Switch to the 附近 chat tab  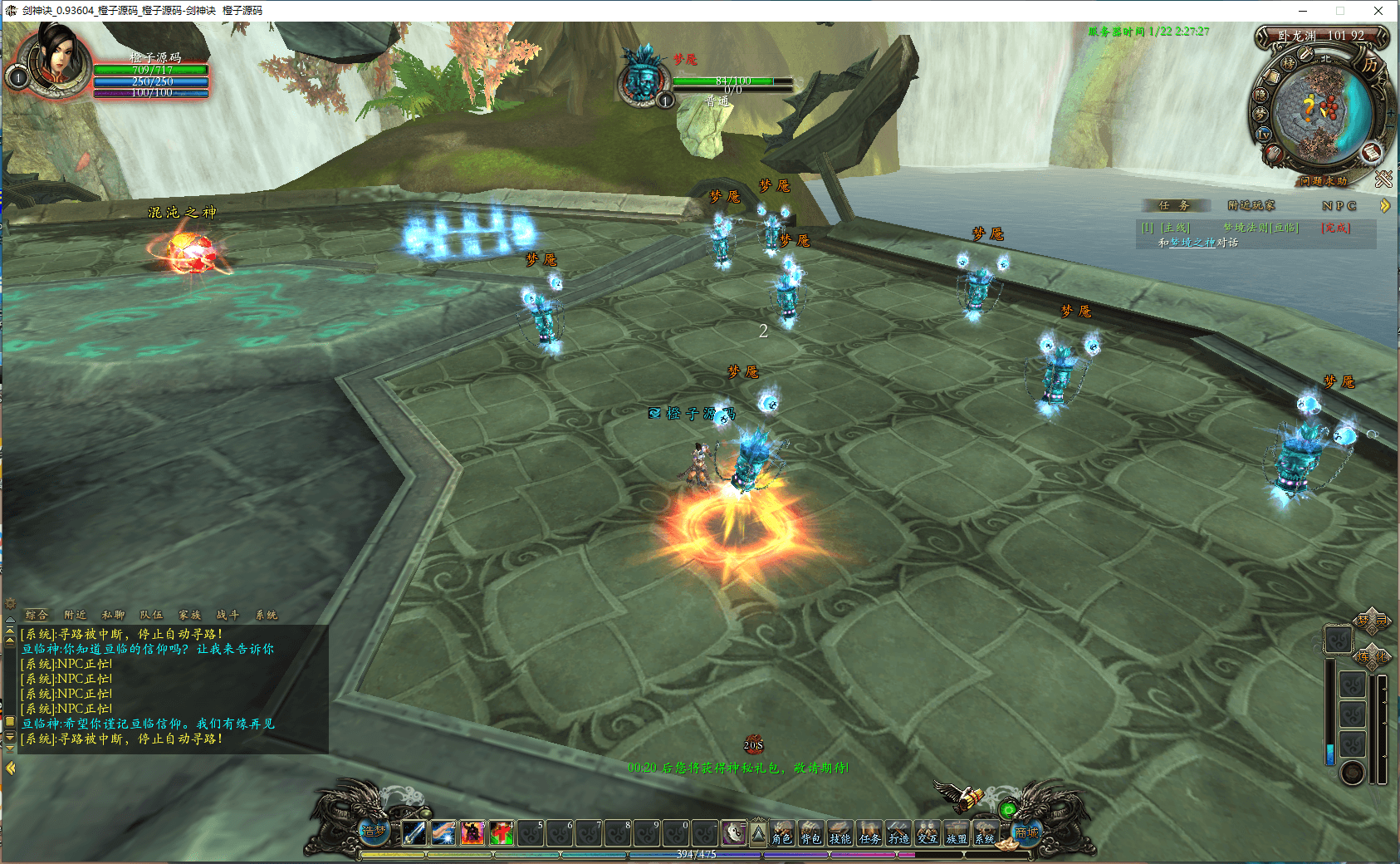click(x=75, y=615)
